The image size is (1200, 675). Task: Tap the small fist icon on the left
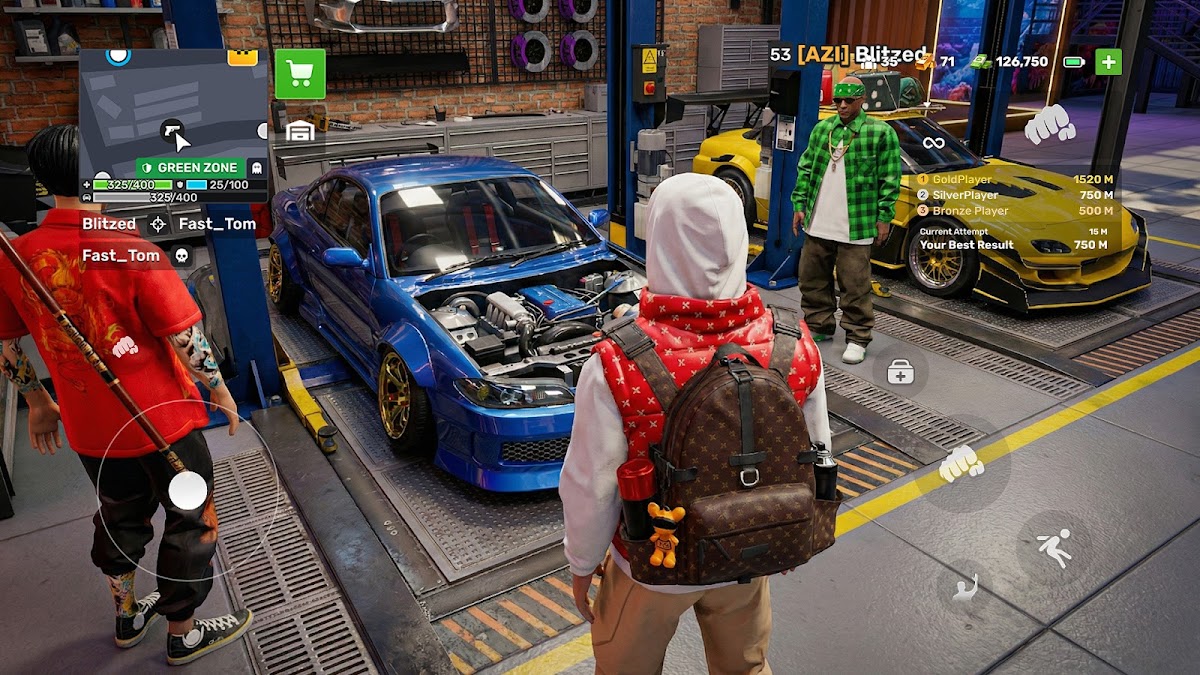click(124, 347)
